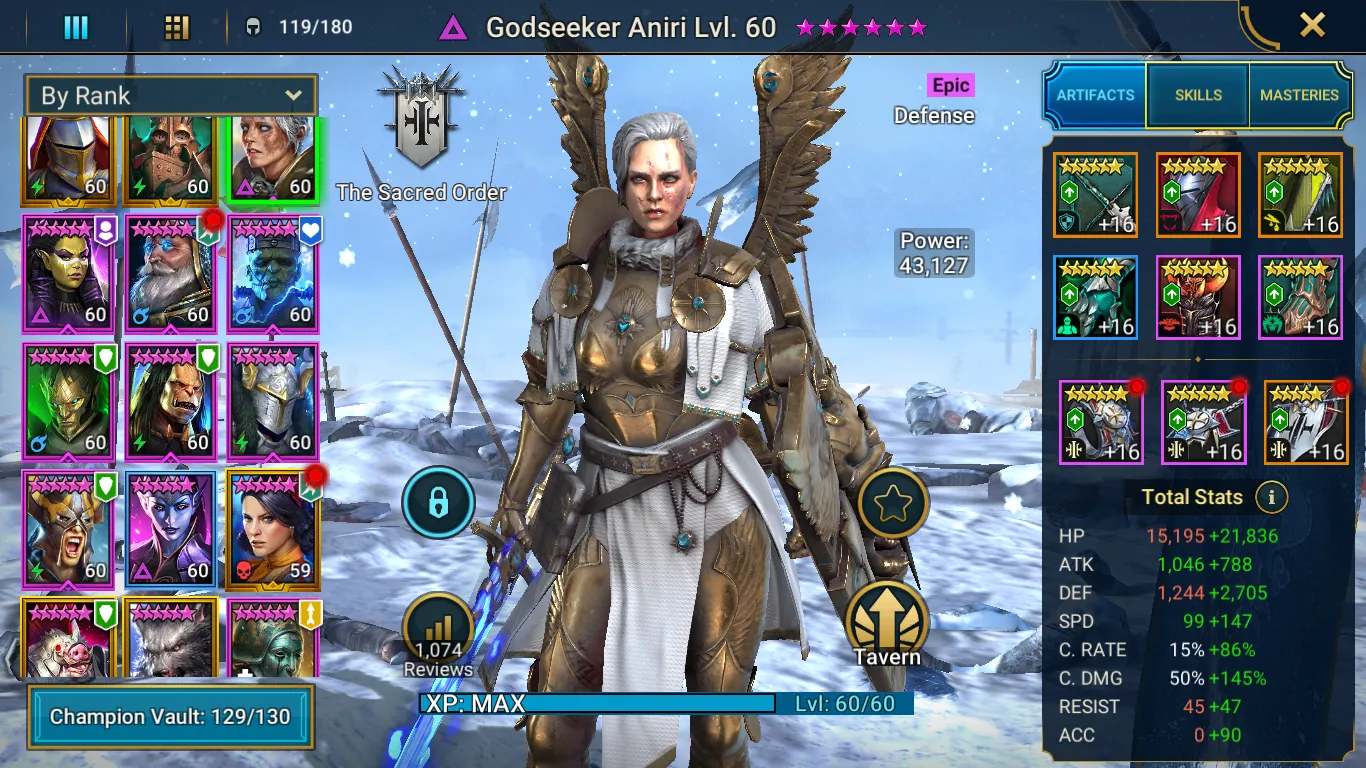Open The Sacred Order faction emblem
The width and height of the screenshot is (1366, 768).
(x=421, y=122)
